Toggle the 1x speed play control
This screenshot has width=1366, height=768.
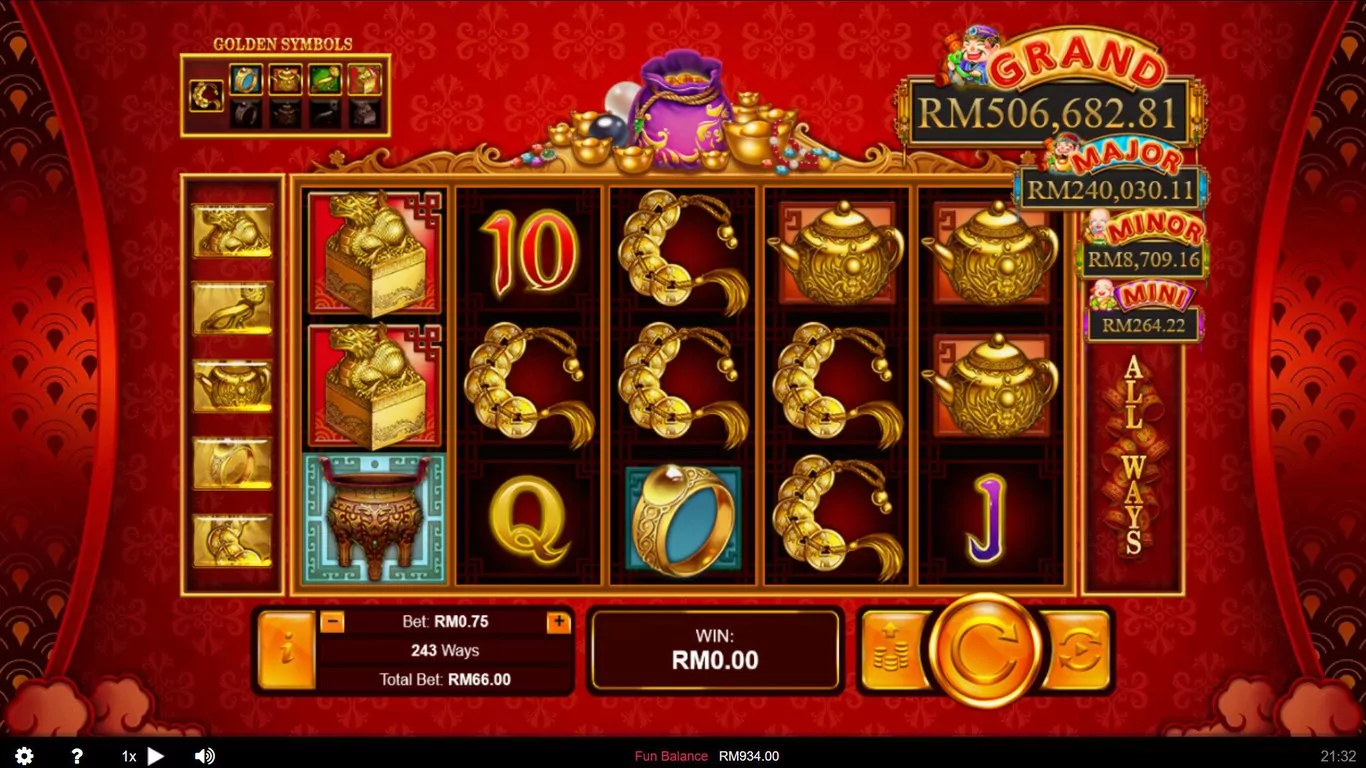142,756
